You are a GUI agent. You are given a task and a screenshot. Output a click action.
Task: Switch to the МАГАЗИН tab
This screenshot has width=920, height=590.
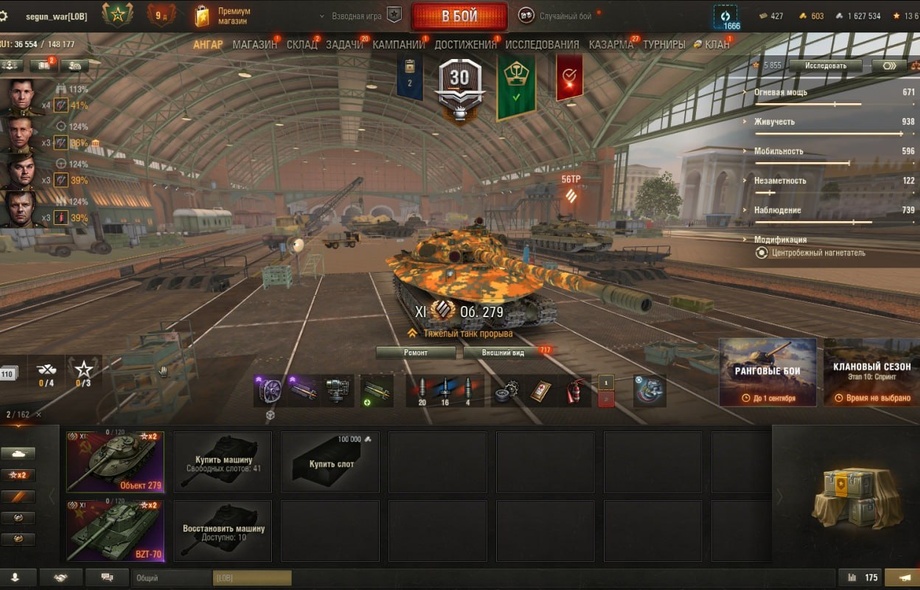[254, 45]
